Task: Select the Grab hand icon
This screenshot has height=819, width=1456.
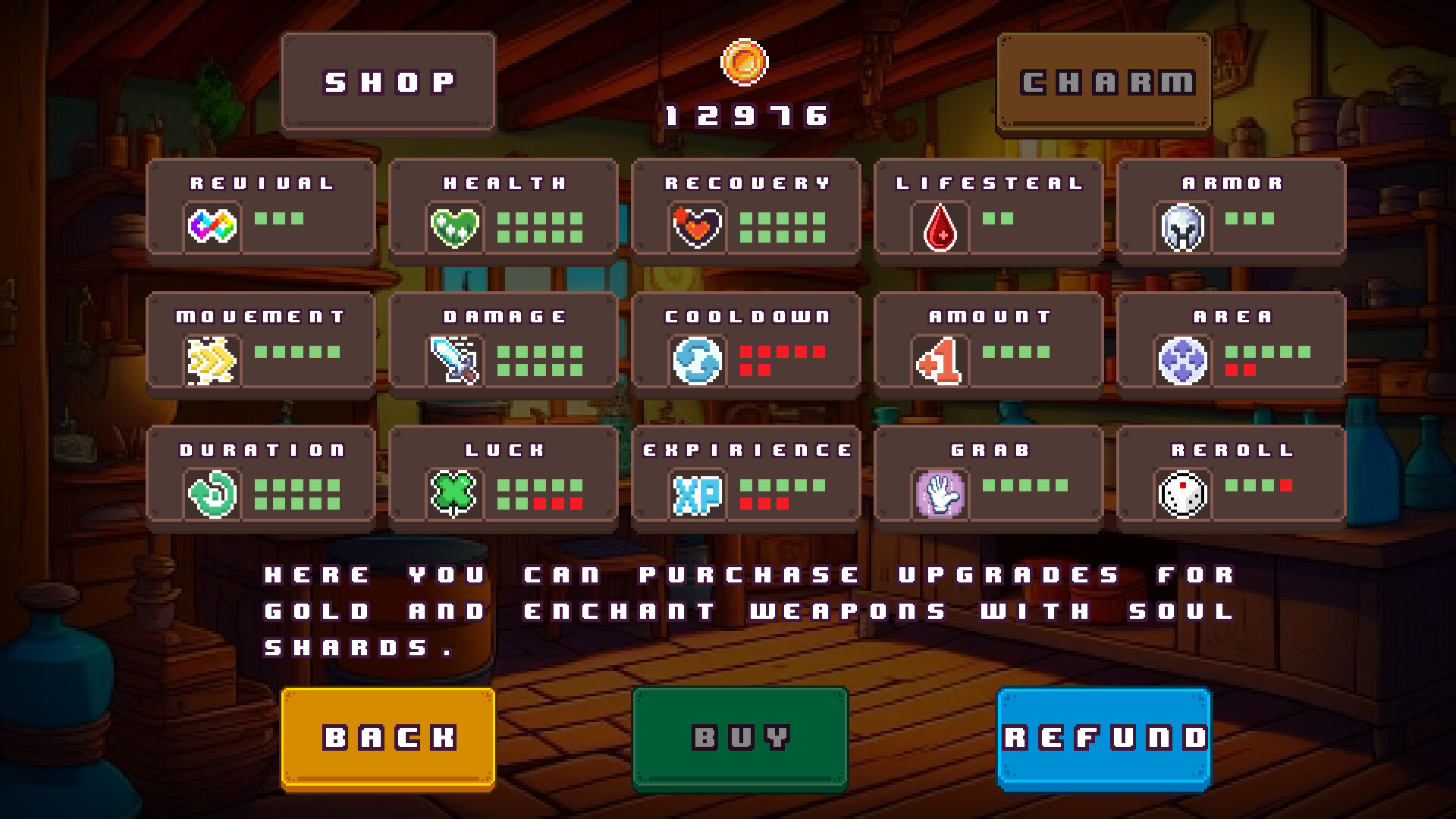Action: point(940,493)
